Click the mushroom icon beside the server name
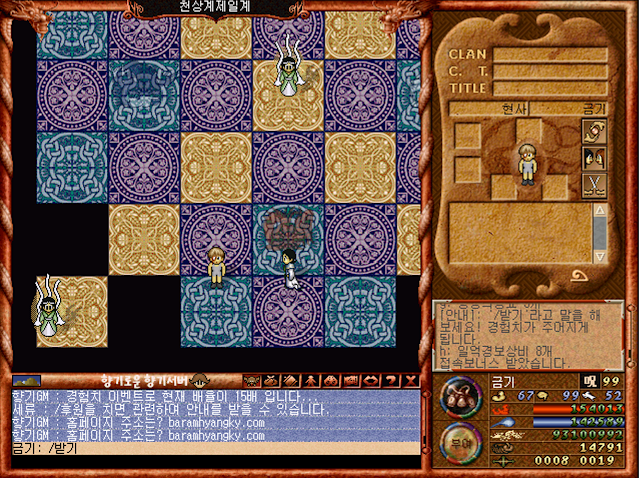The width and height of the screenshot is (639, 478). click(199, 380)
